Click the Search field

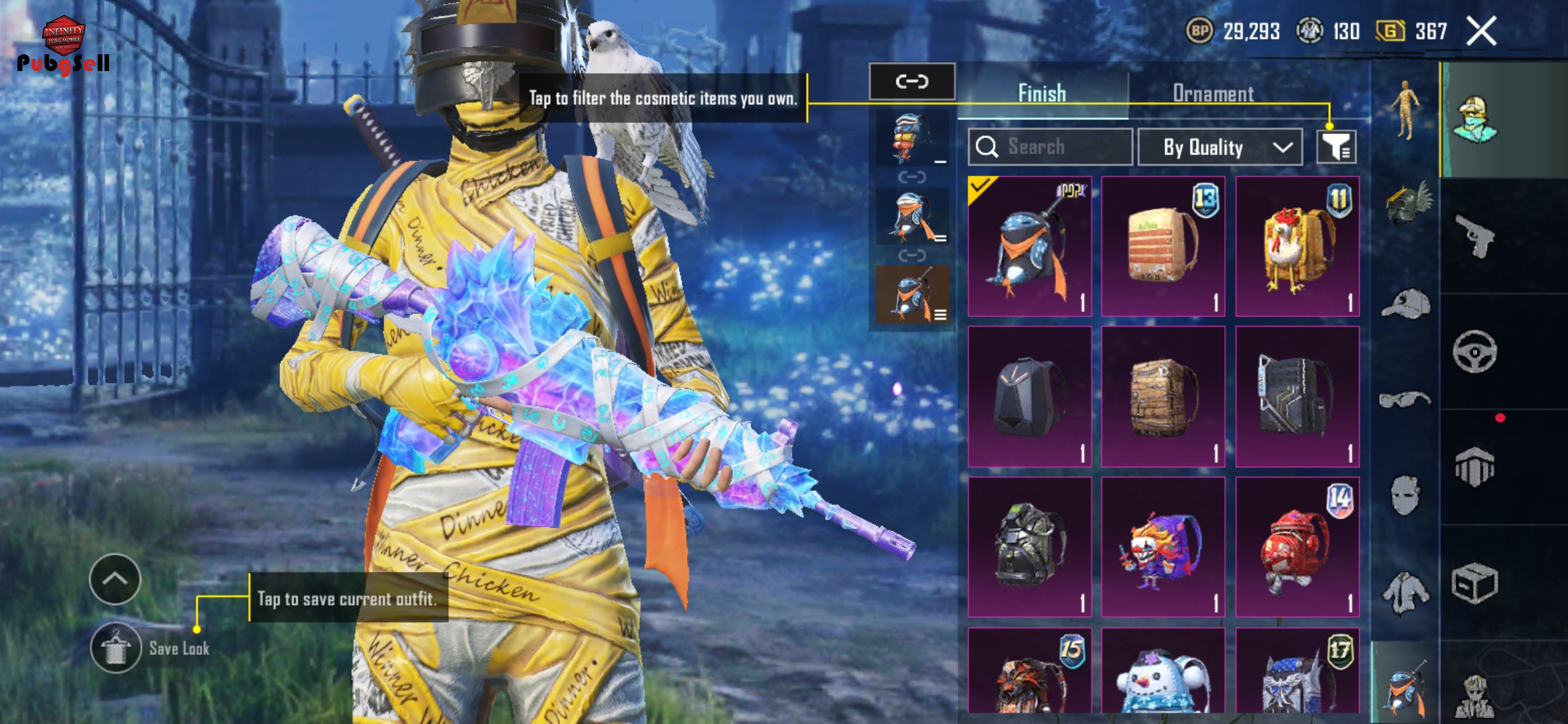click(1051, 147)
